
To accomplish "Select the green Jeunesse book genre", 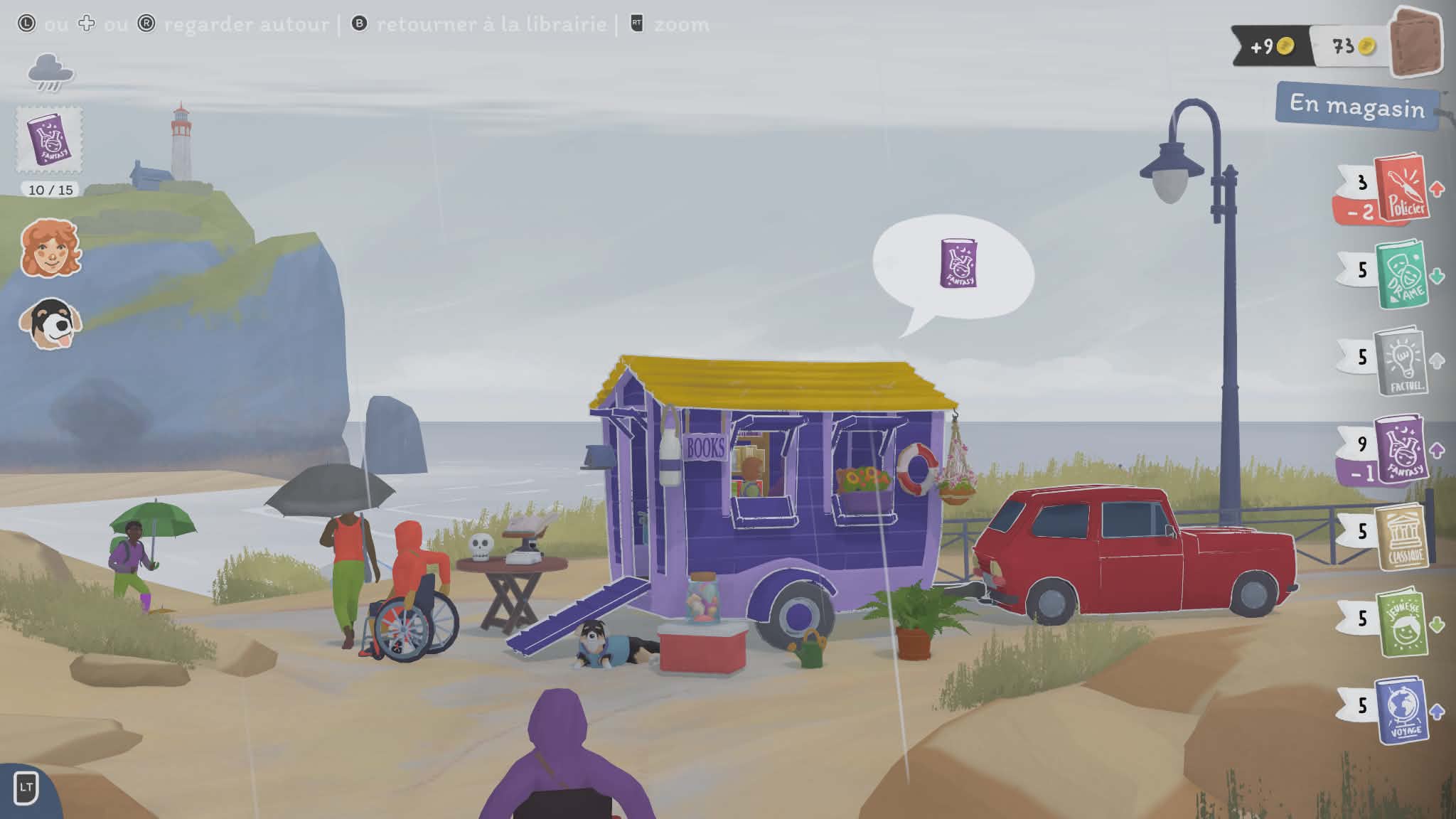I will click(x=1401, y=623).
